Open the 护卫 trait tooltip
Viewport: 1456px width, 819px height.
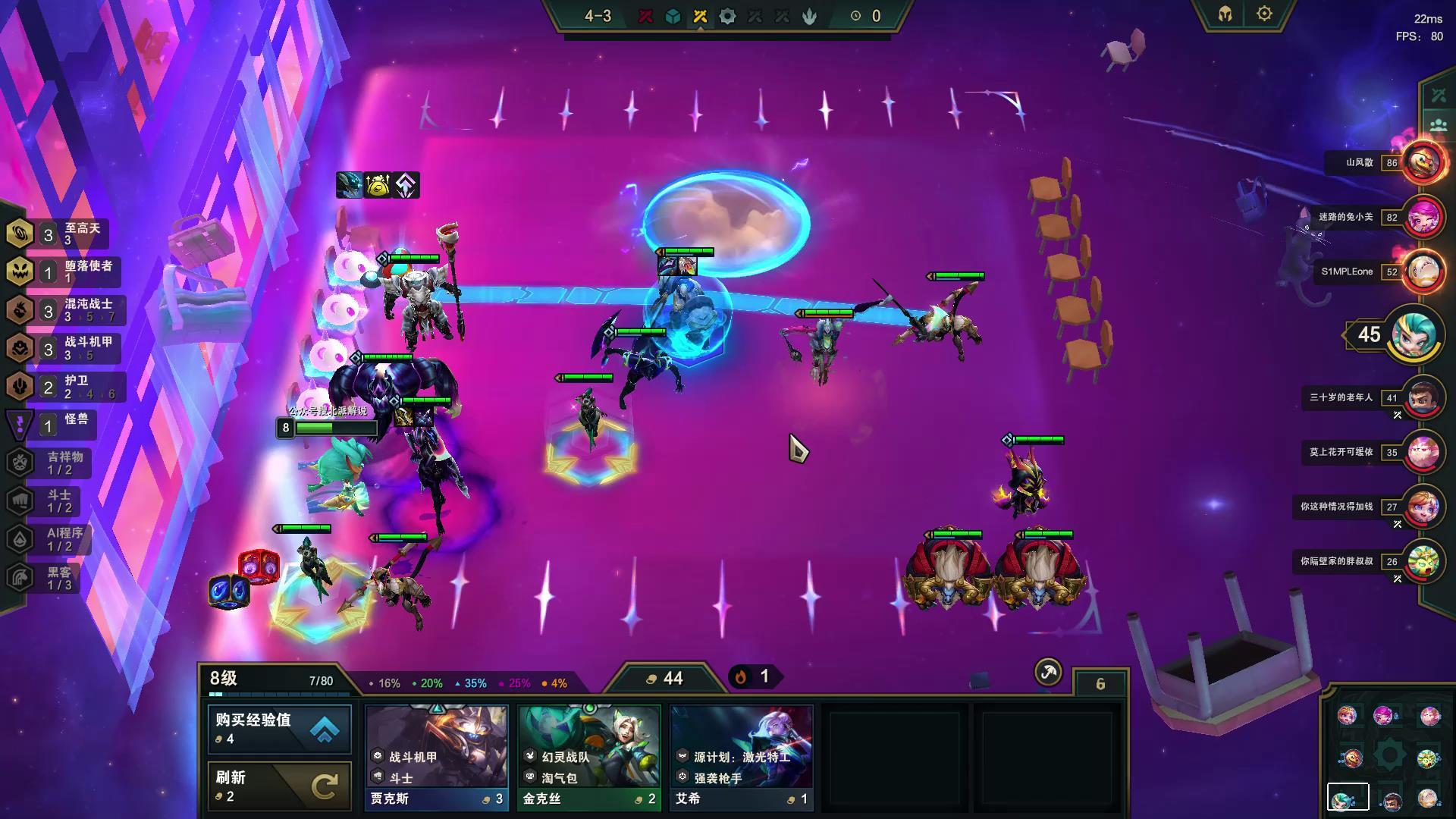pos(64,386)
